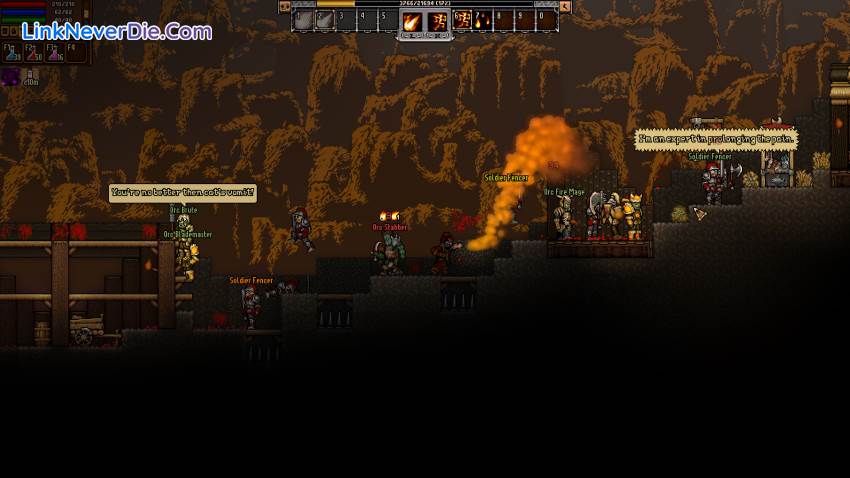Open the LinkNeverDie.Com watermark link
850x478 pixels.
117,31
